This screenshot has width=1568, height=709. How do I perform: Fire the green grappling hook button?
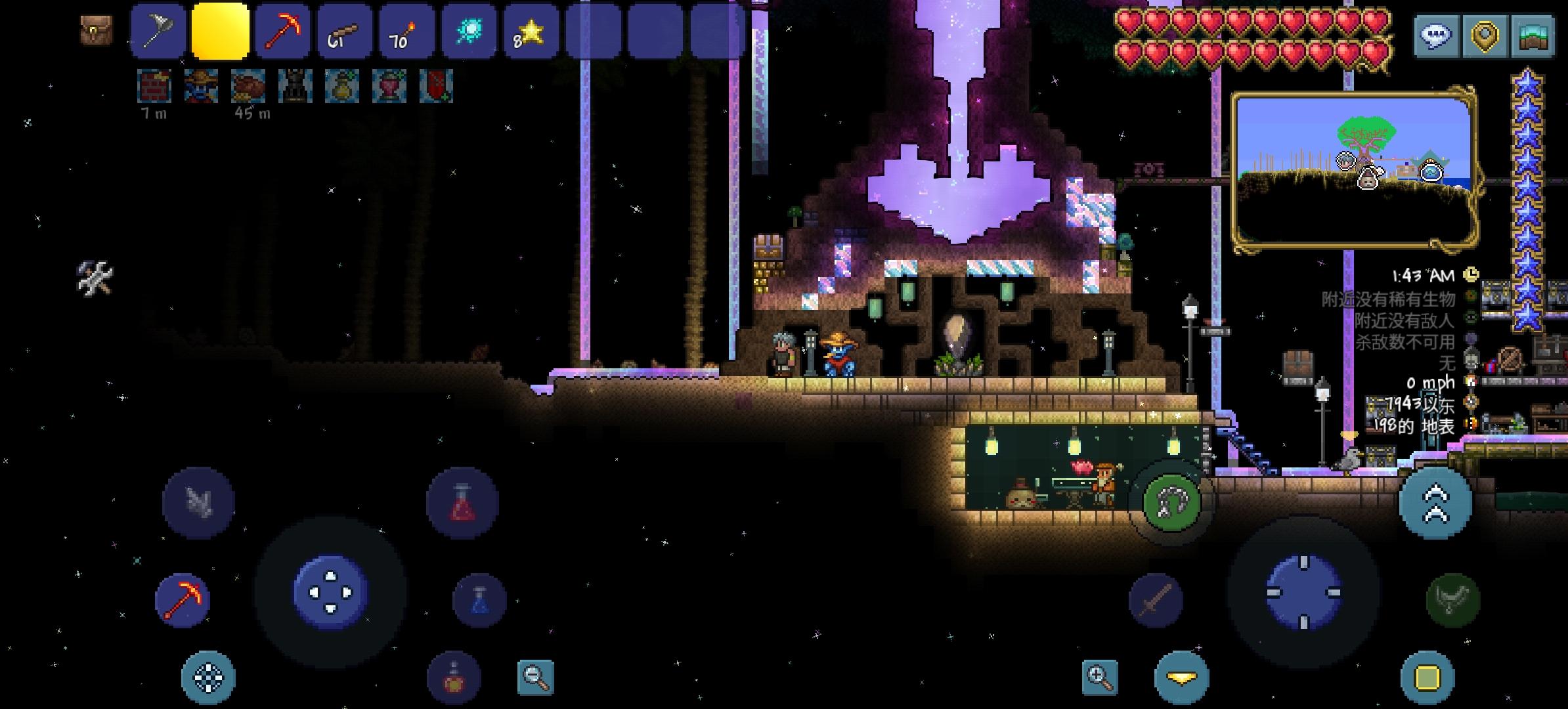point(1172,504)
